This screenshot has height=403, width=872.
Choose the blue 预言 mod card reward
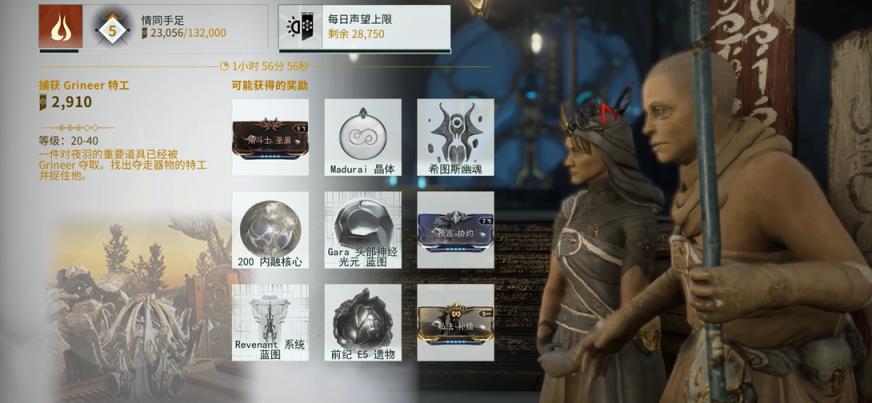click(455, 228)
